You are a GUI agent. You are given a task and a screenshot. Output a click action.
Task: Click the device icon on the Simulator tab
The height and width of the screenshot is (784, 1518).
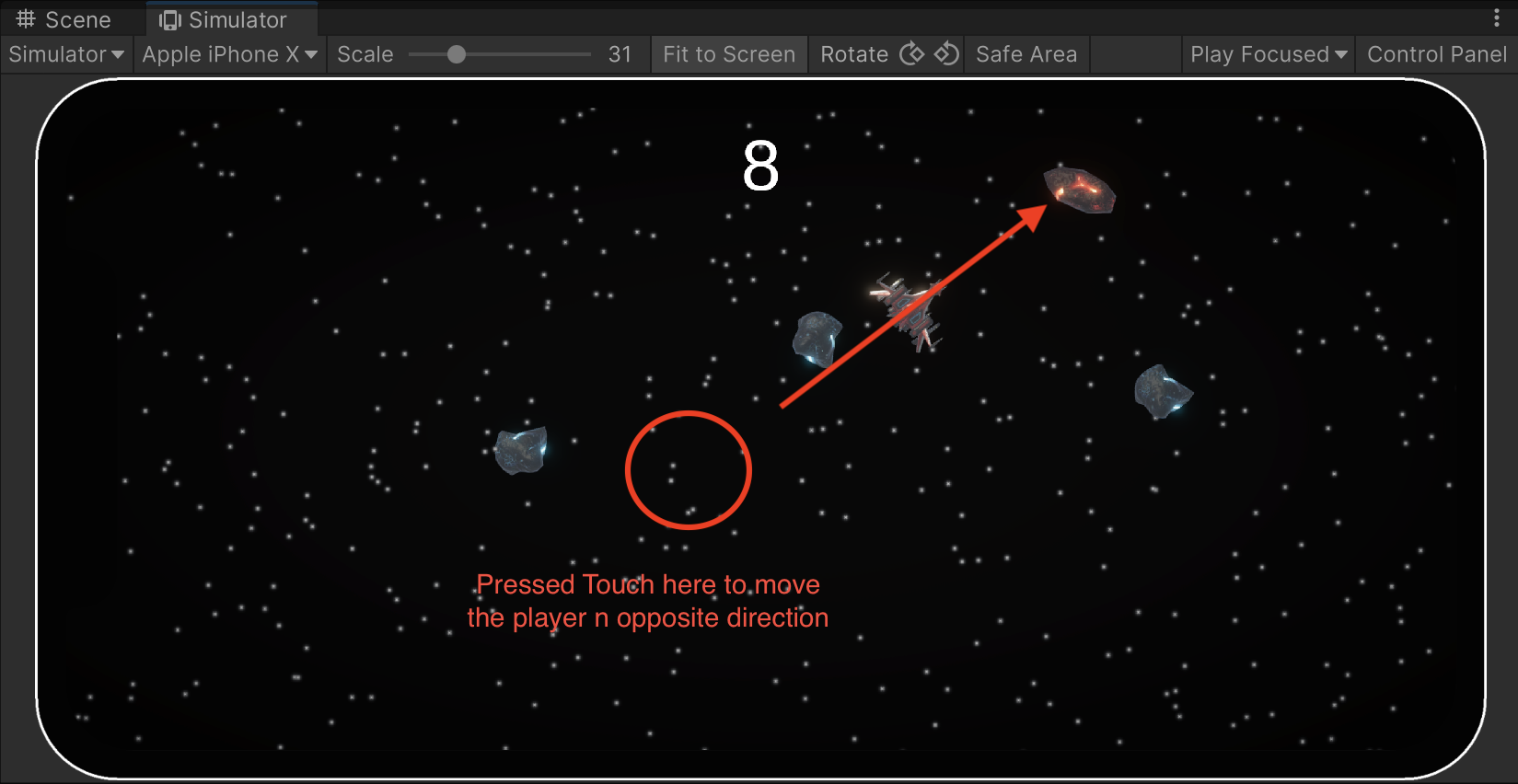169,18
